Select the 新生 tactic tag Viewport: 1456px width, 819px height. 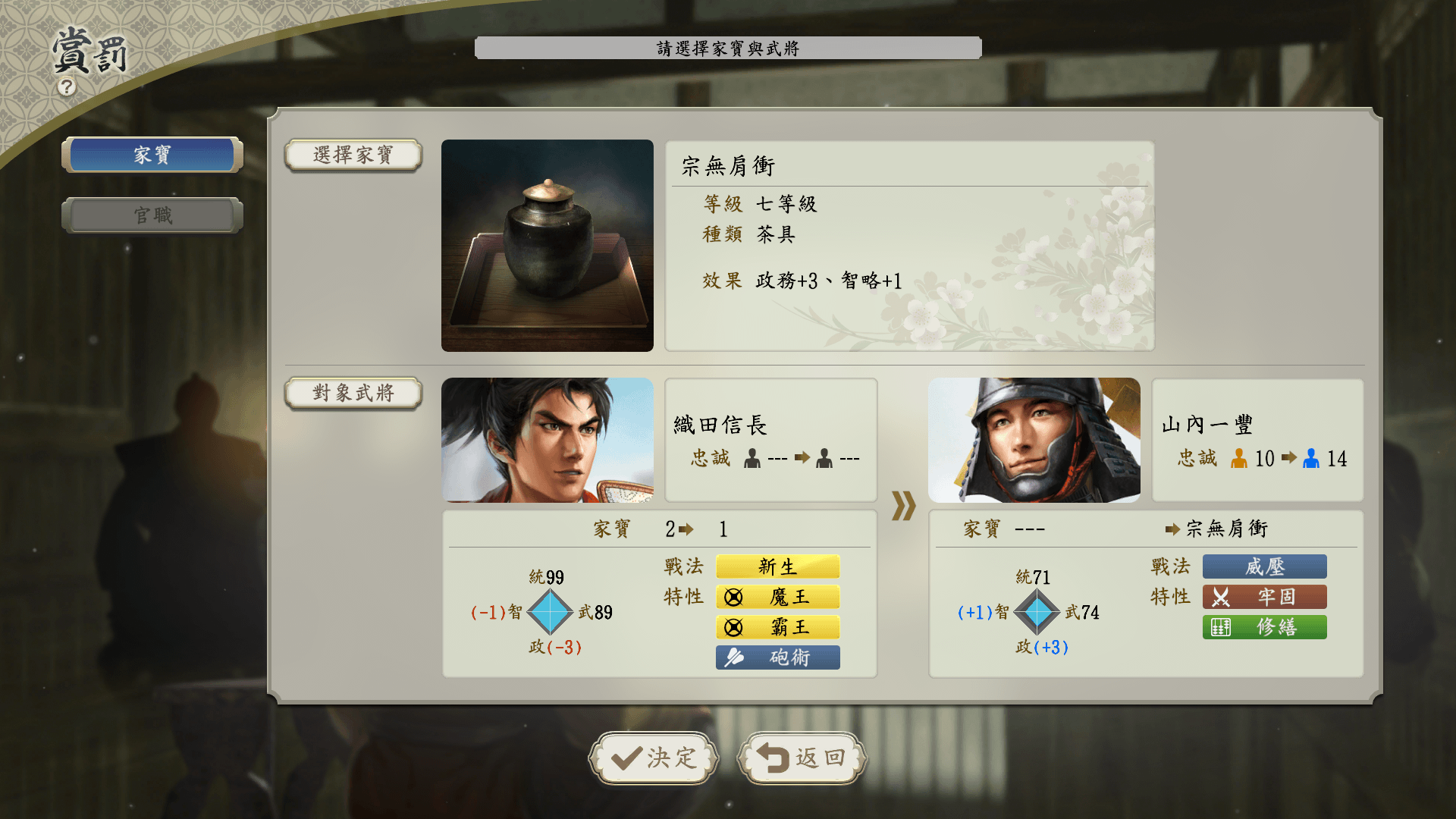777,566
